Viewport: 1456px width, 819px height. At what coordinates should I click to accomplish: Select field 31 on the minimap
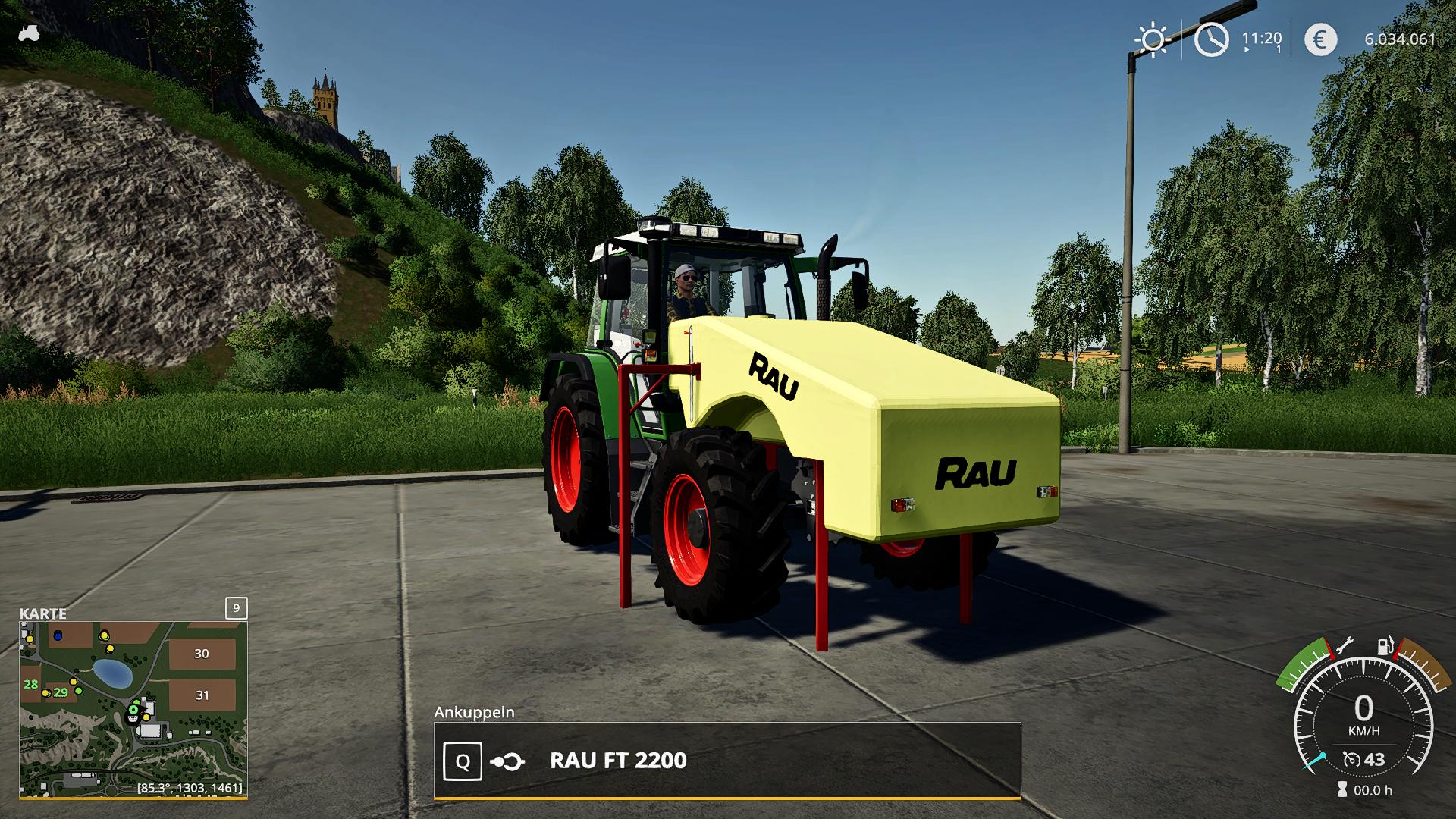pyautogui.click(x=202, y=695)
